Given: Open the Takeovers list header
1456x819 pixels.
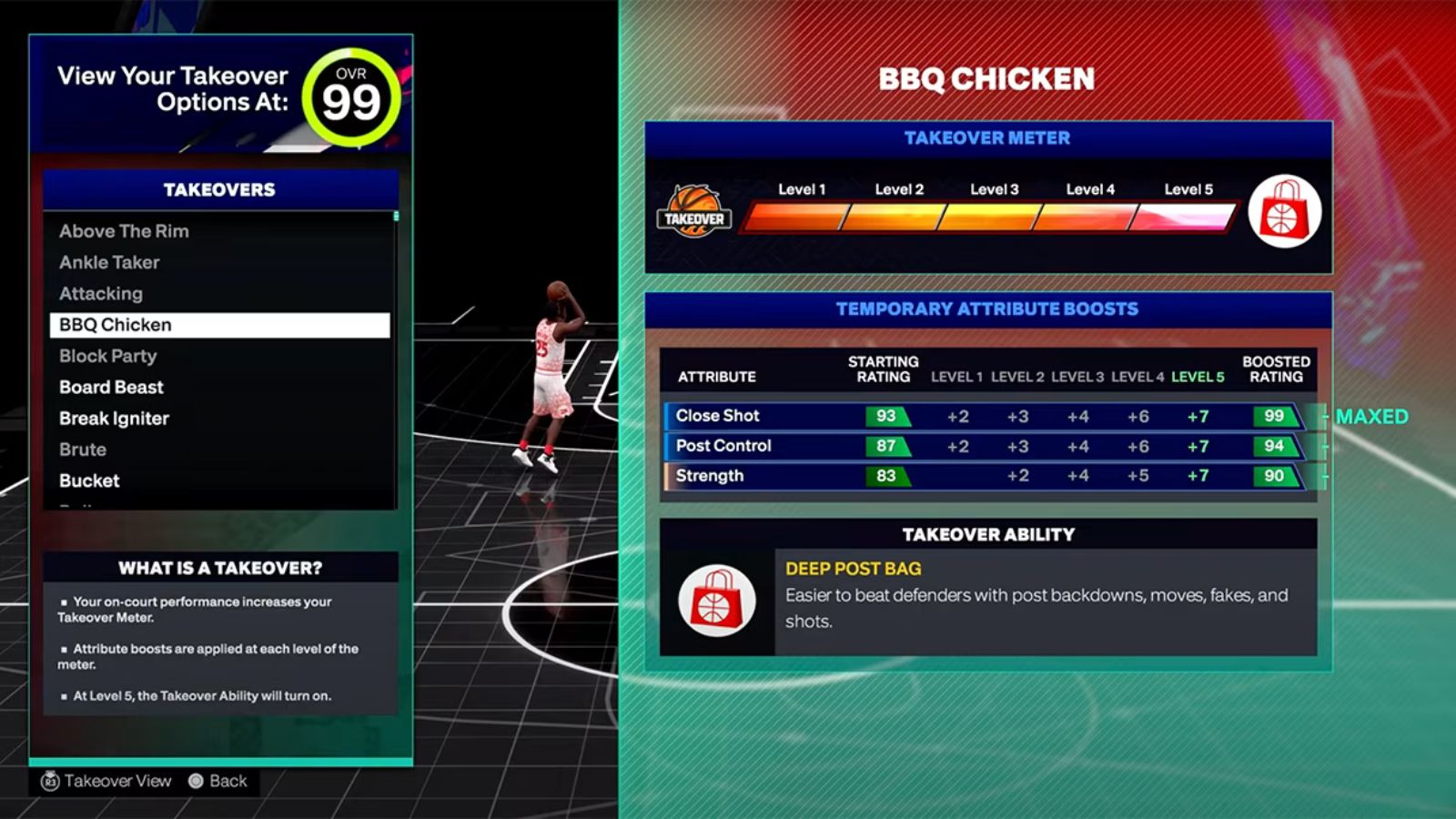Looking at the screenshot, I should coord(218,189).
